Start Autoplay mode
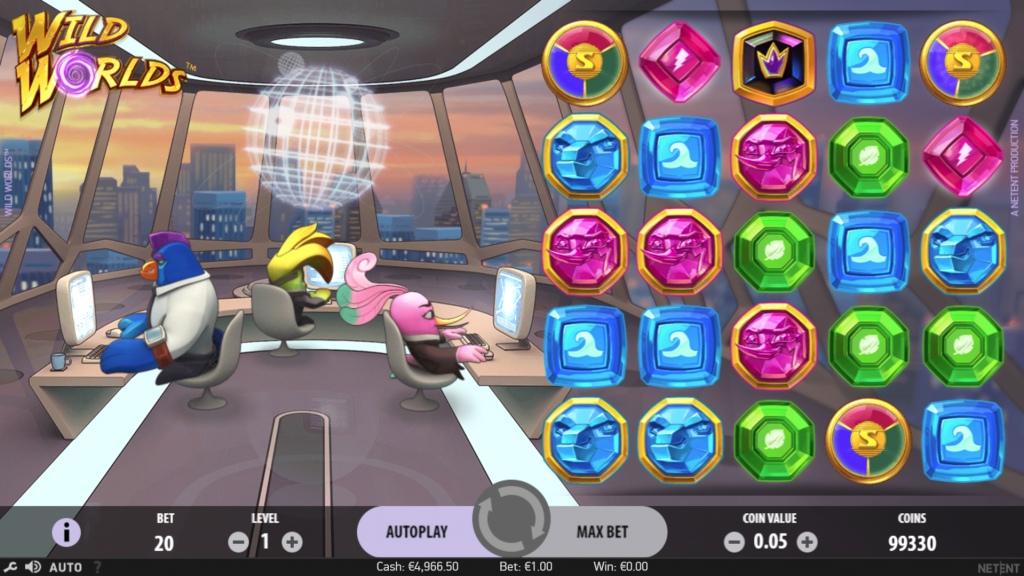The width and height of the screenshot is (1024, 576). [416, 531]
